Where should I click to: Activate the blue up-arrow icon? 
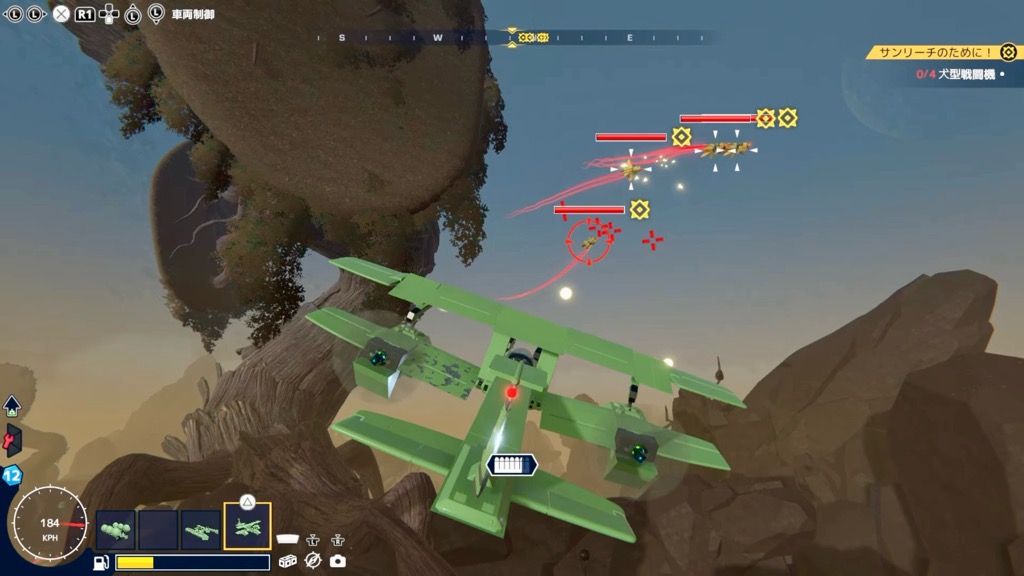pyautogui.click(x=12, y=405)
